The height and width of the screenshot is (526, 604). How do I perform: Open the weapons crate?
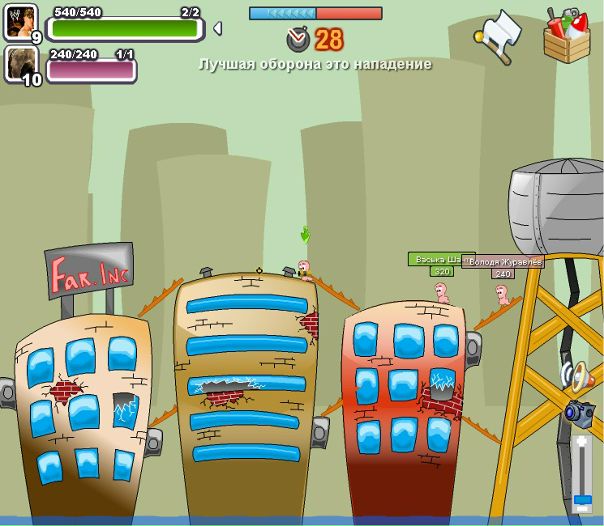(566, 35)
